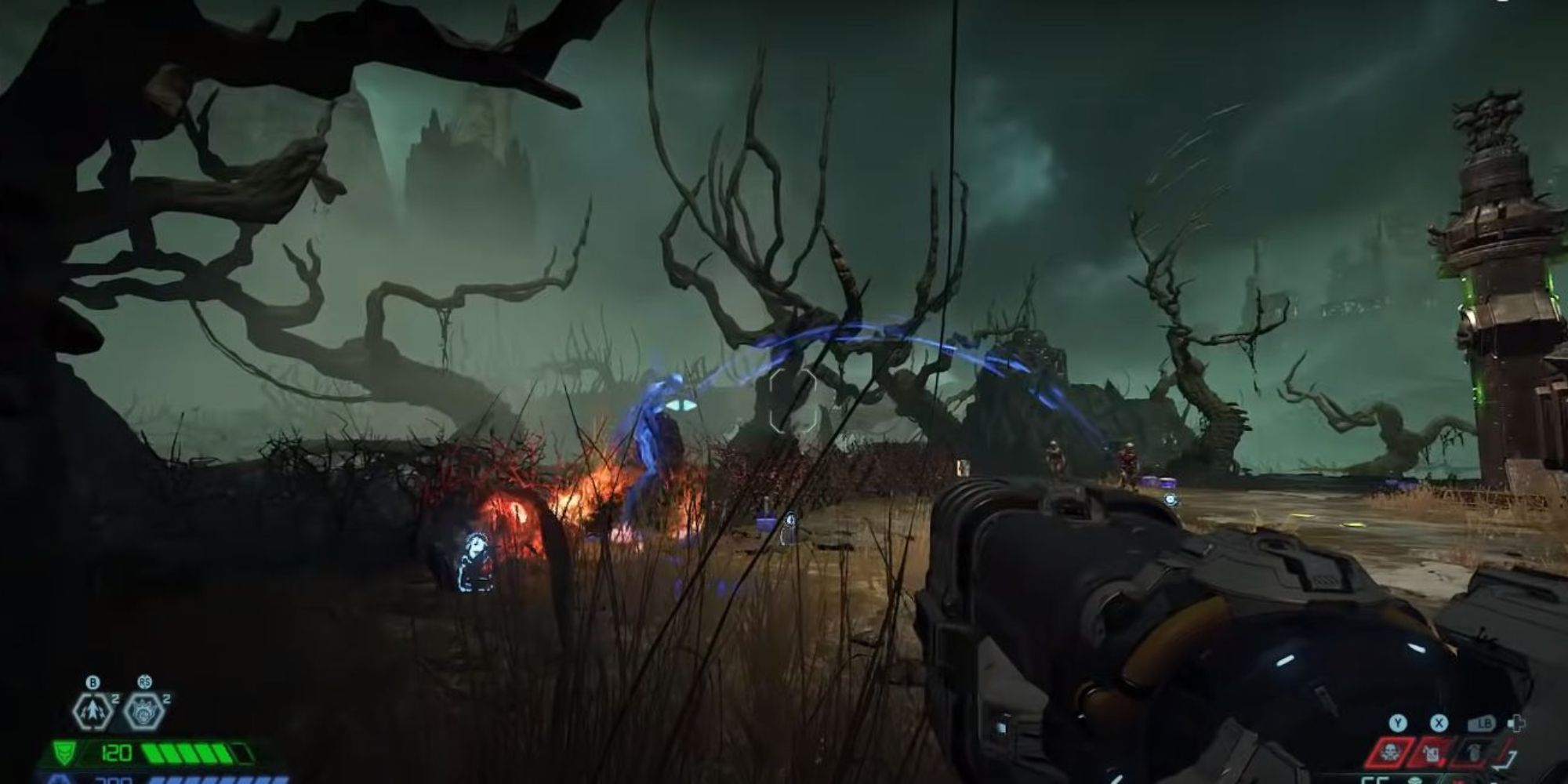Toggle the RS button equipment indicator
Image resolution: width=1568 pixels, height=784 pixels.
pyautogui.click(x=146, y=682)
